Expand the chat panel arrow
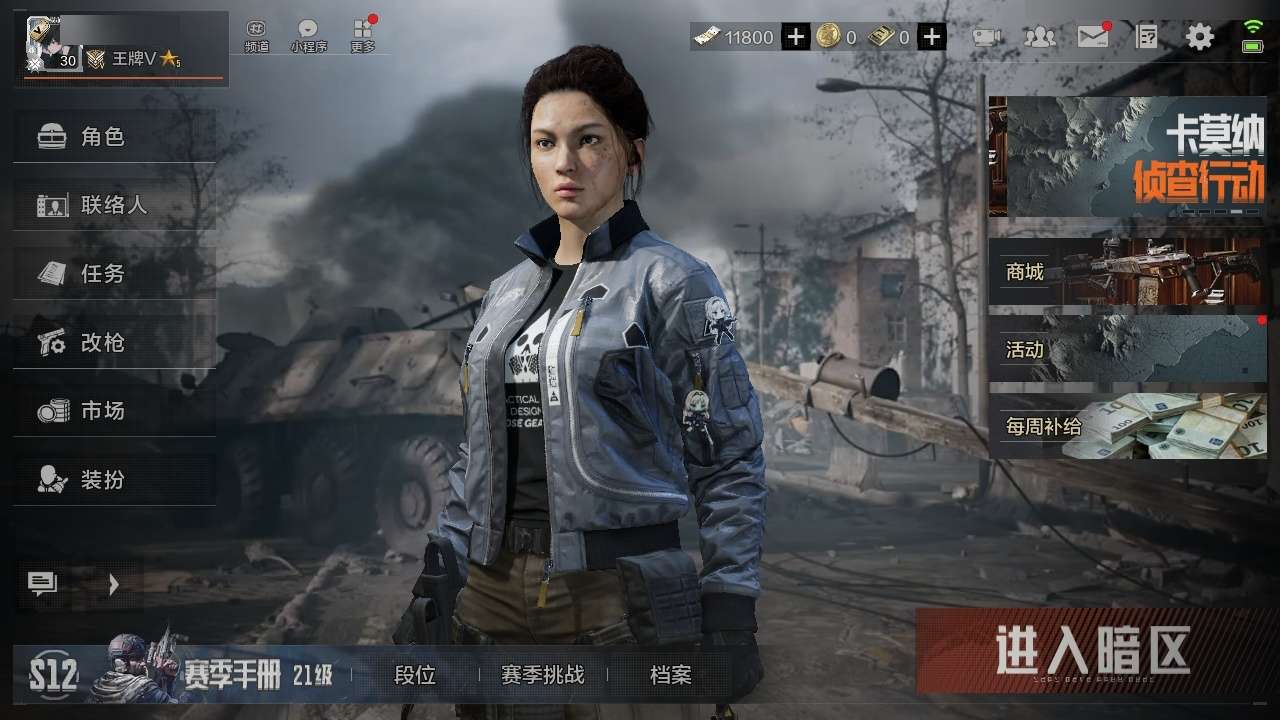This screenshot has width=1280, height=720. (114, 584)
